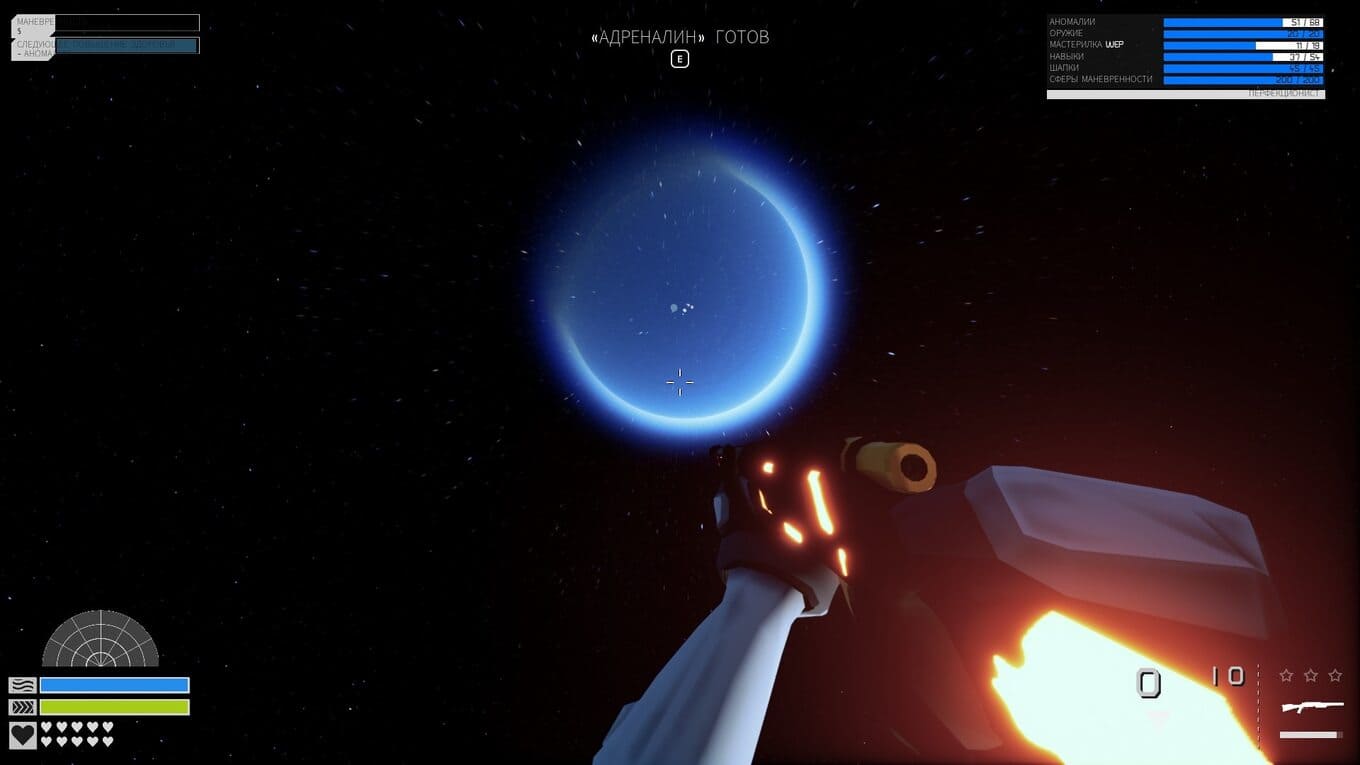Click the large heart health icon

click(x=23, y=735)
